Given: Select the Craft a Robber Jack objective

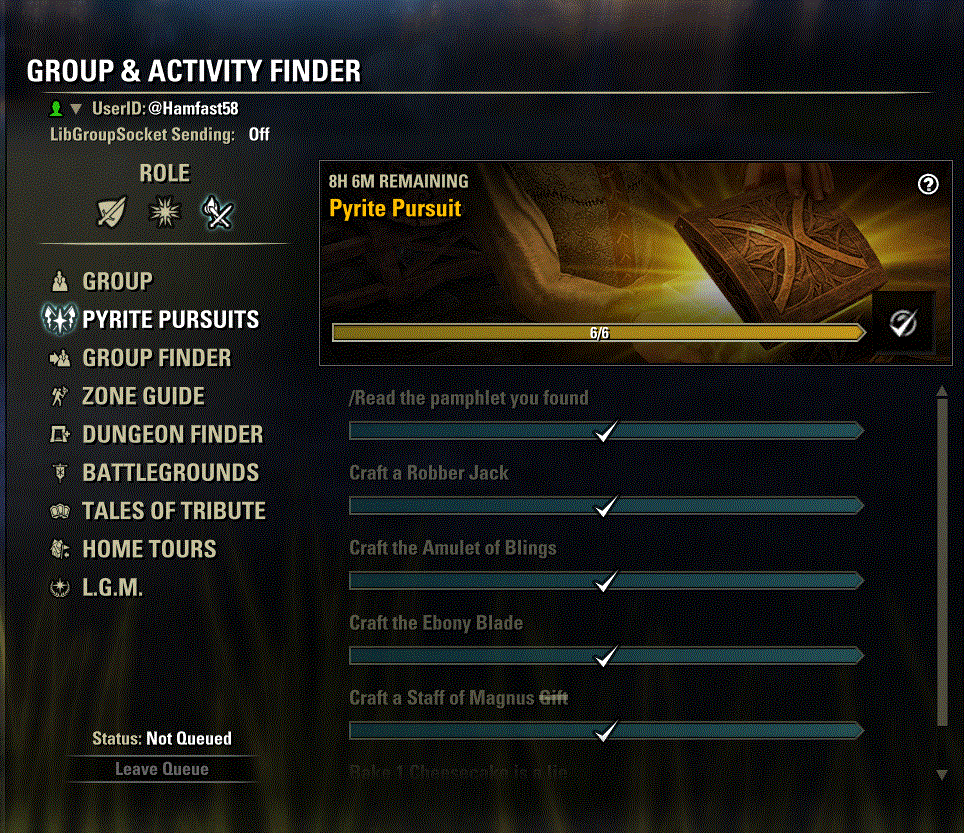Looking at the screenshot, I should click(429, 473).
